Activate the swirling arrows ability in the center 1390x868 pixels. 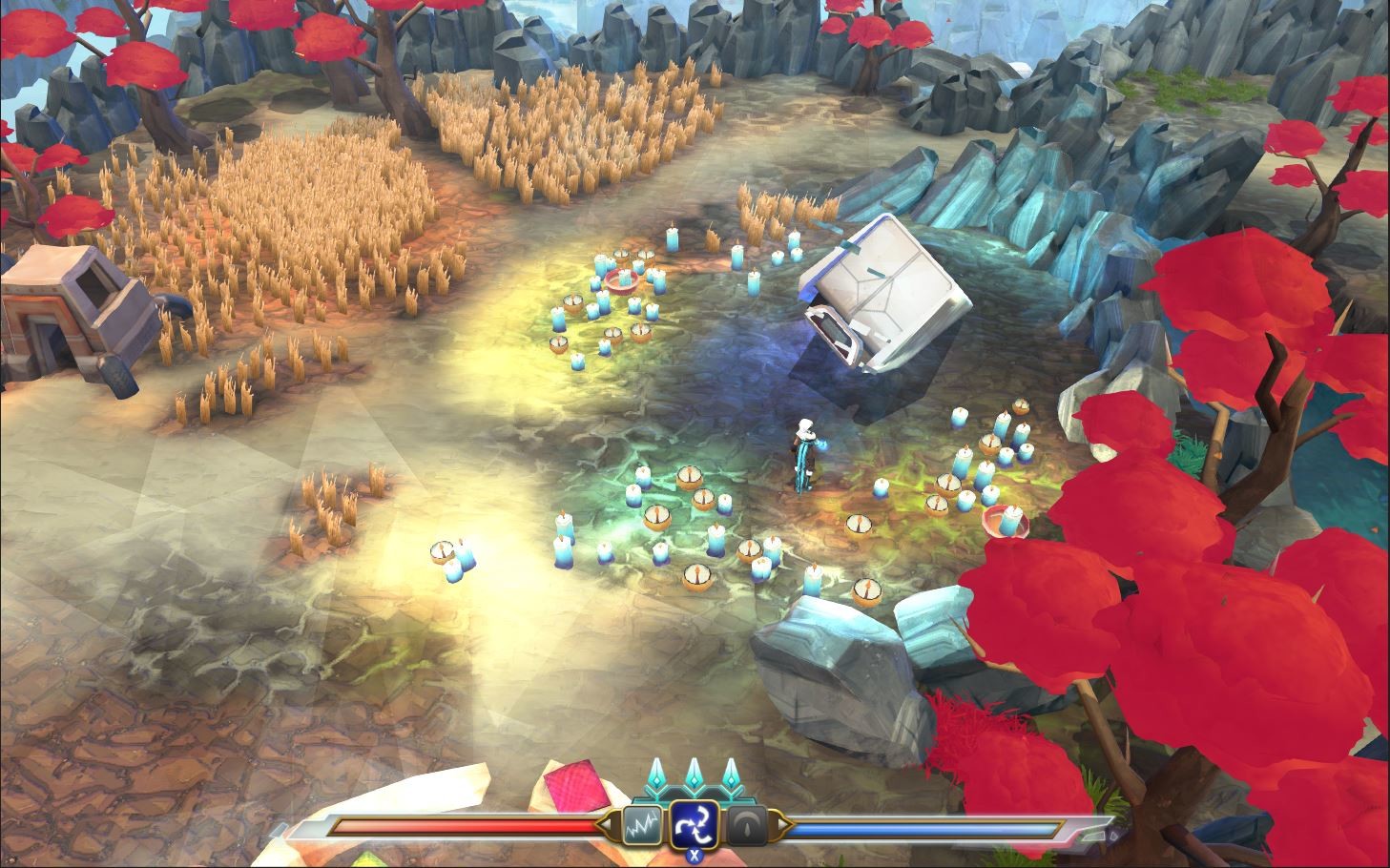(694, 822)
